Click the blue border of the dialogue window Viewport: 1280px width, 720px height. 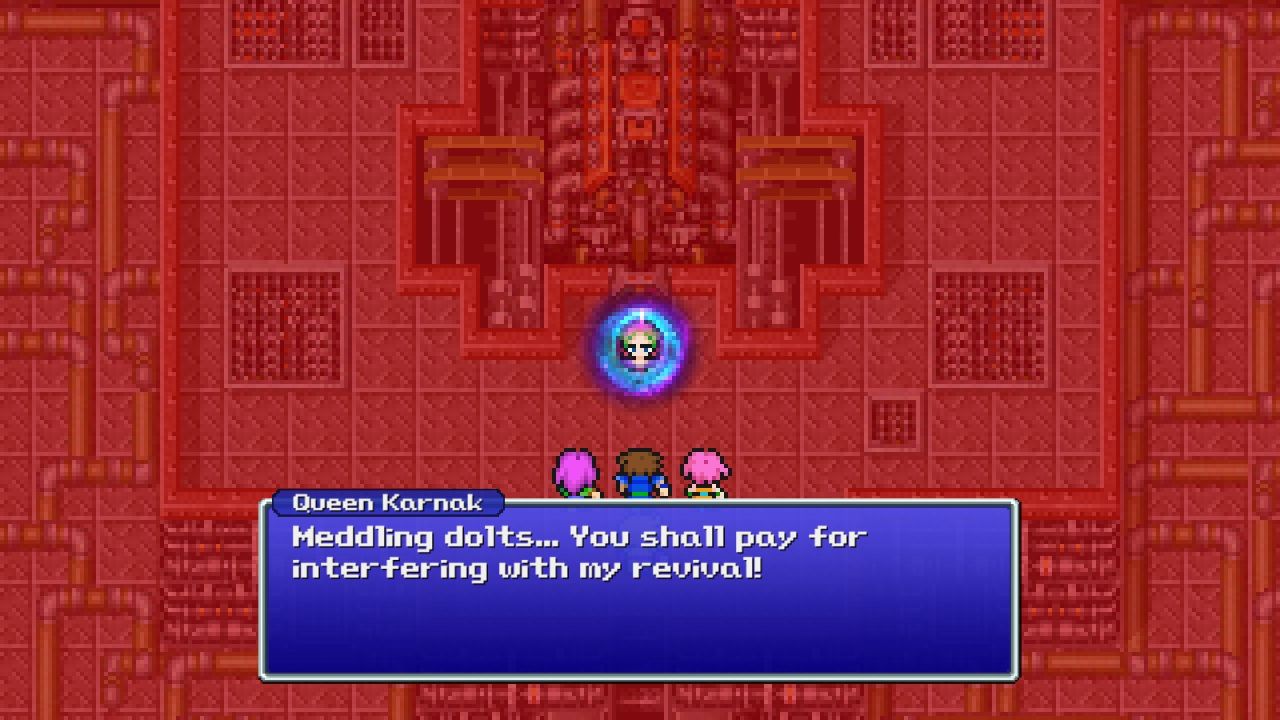click(263, 600)
